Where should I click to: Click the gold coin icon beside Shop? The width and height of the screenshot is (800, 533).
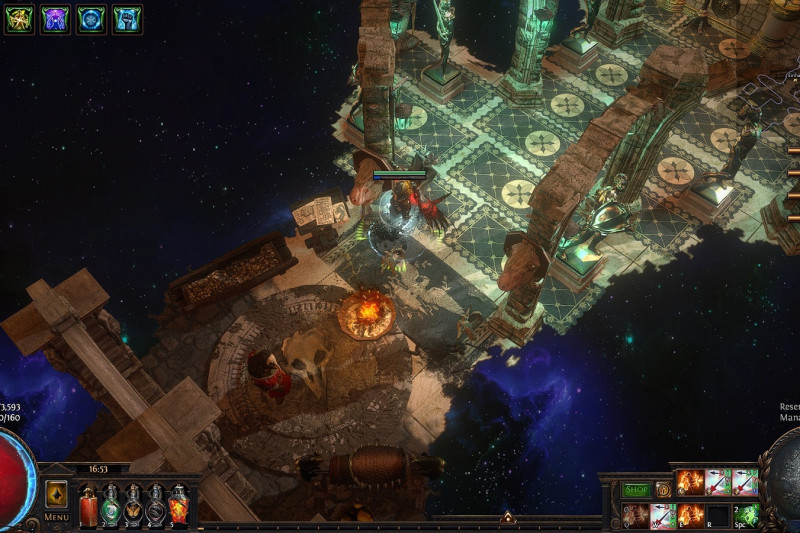(663, 490)
